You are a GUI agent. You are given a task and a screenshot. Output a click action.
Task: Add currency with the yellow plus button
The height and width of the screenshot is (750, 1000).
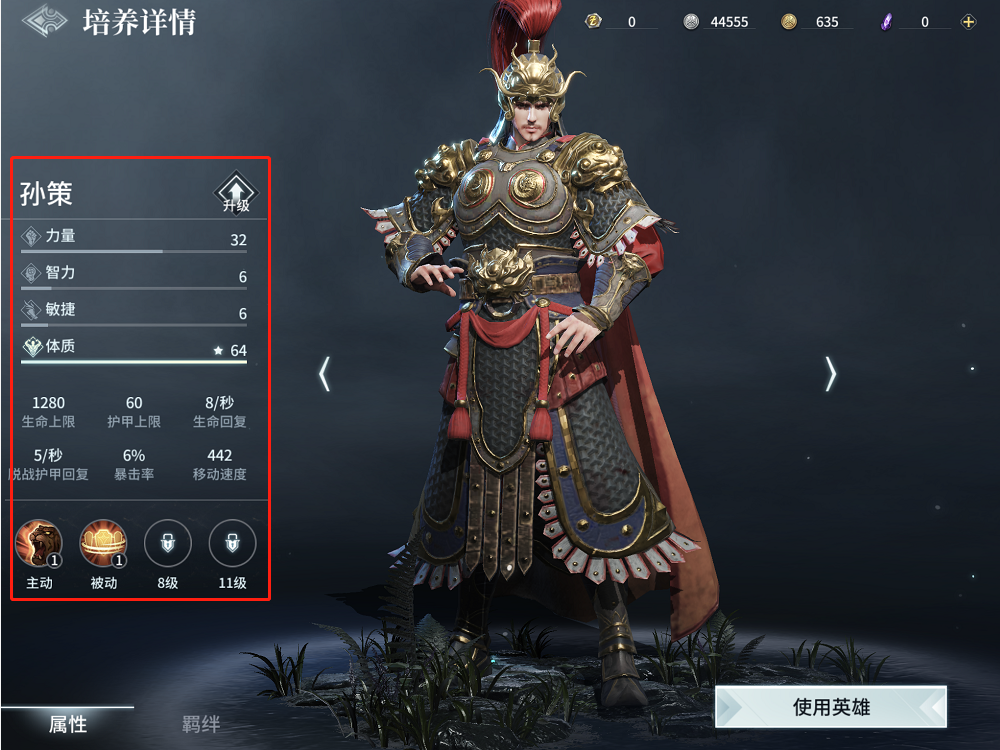[x=968, y=22]
